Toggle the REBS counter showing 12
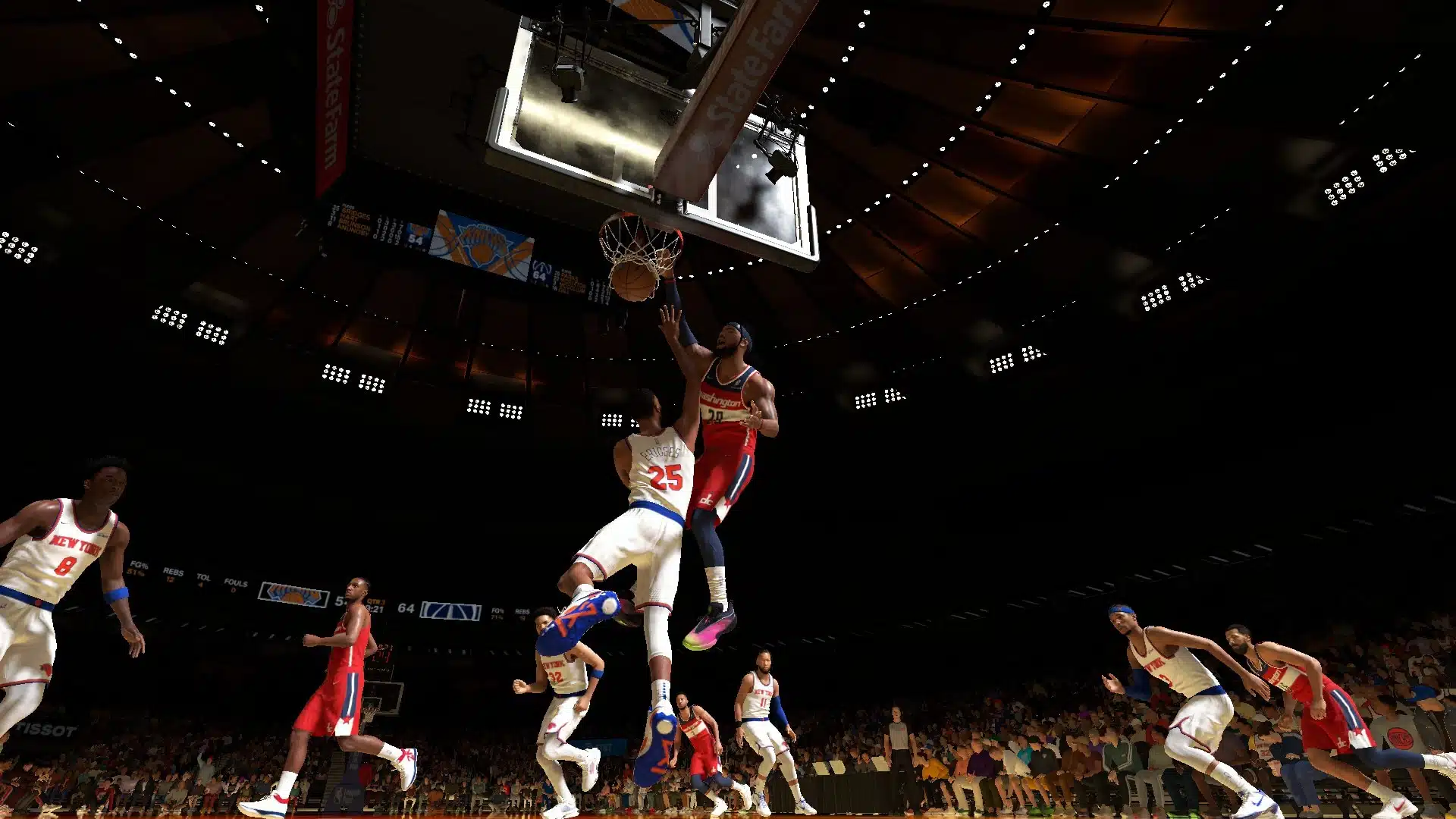Image resolution: width=1456 pixels, height=819 pixels. click(173, 574)
